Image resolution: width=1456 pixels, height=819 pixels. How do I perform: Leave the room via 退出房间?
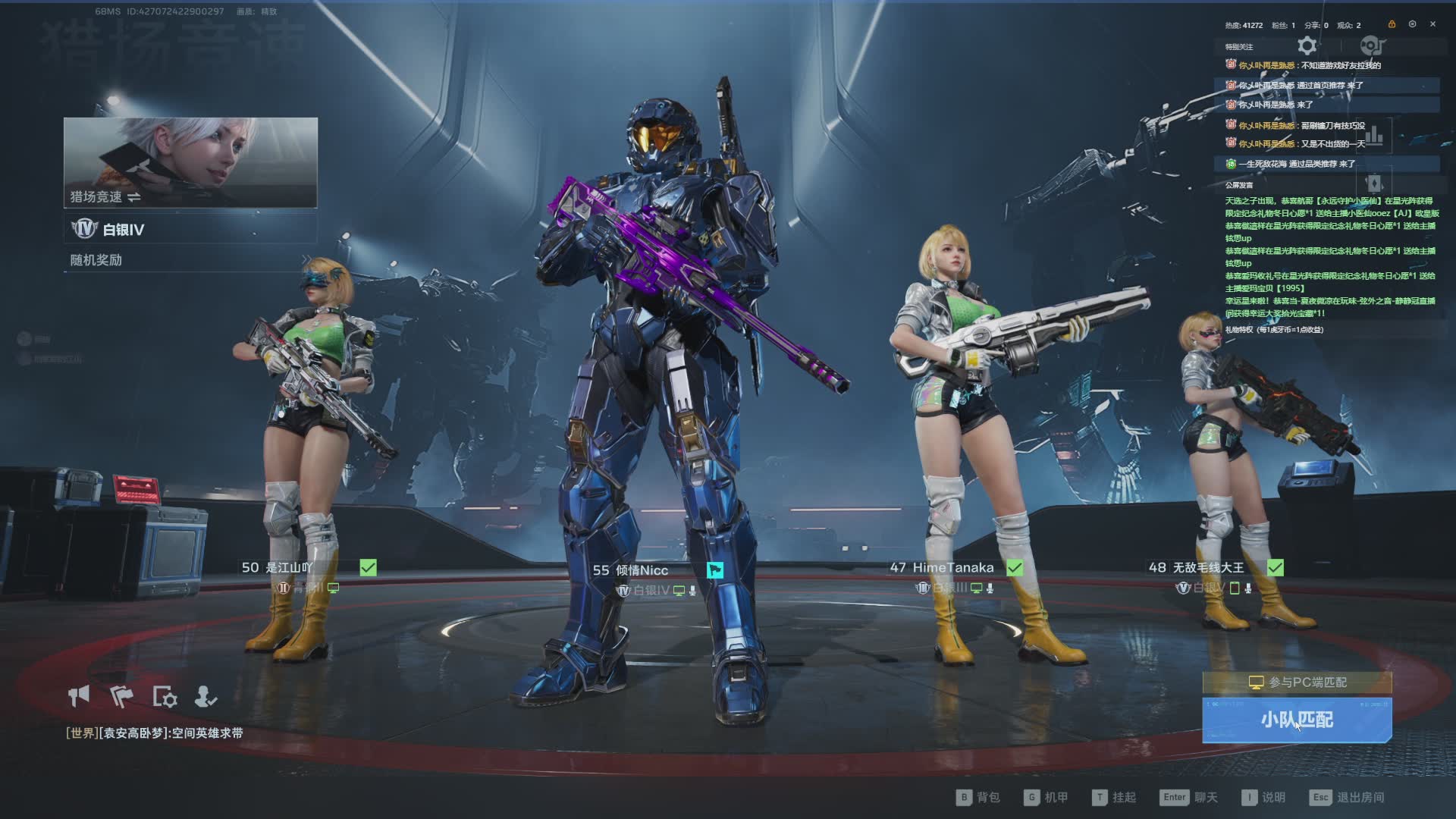tap(1348, 797)
